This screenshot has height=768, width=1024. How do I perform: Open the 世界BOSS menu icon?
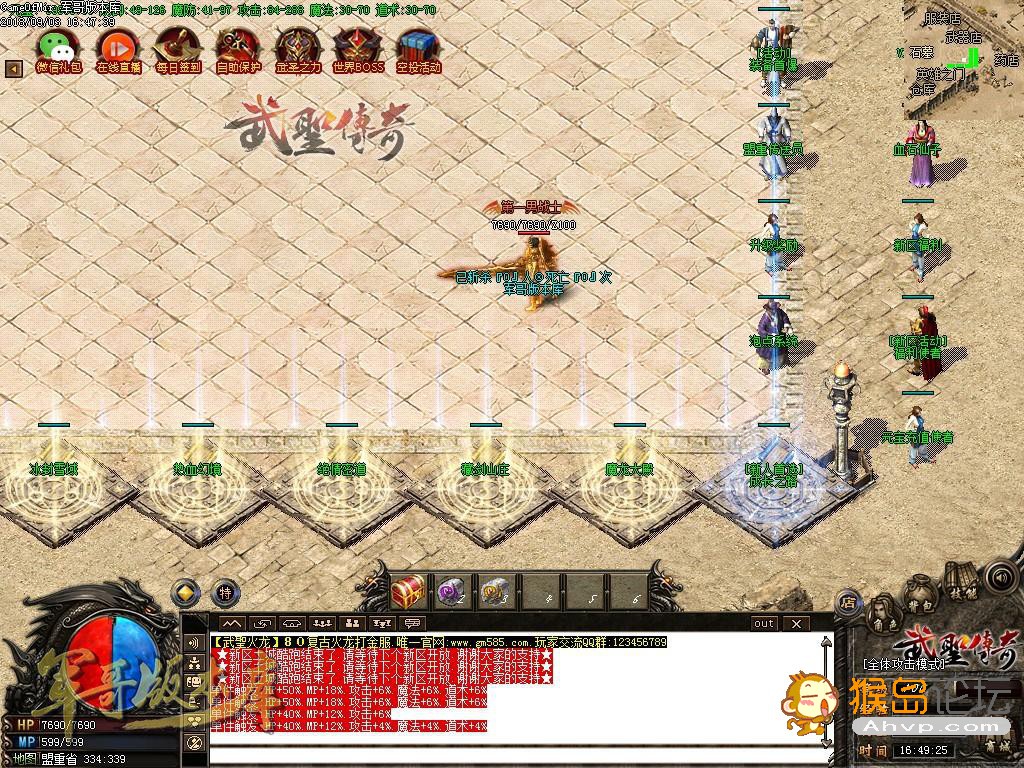357,48
